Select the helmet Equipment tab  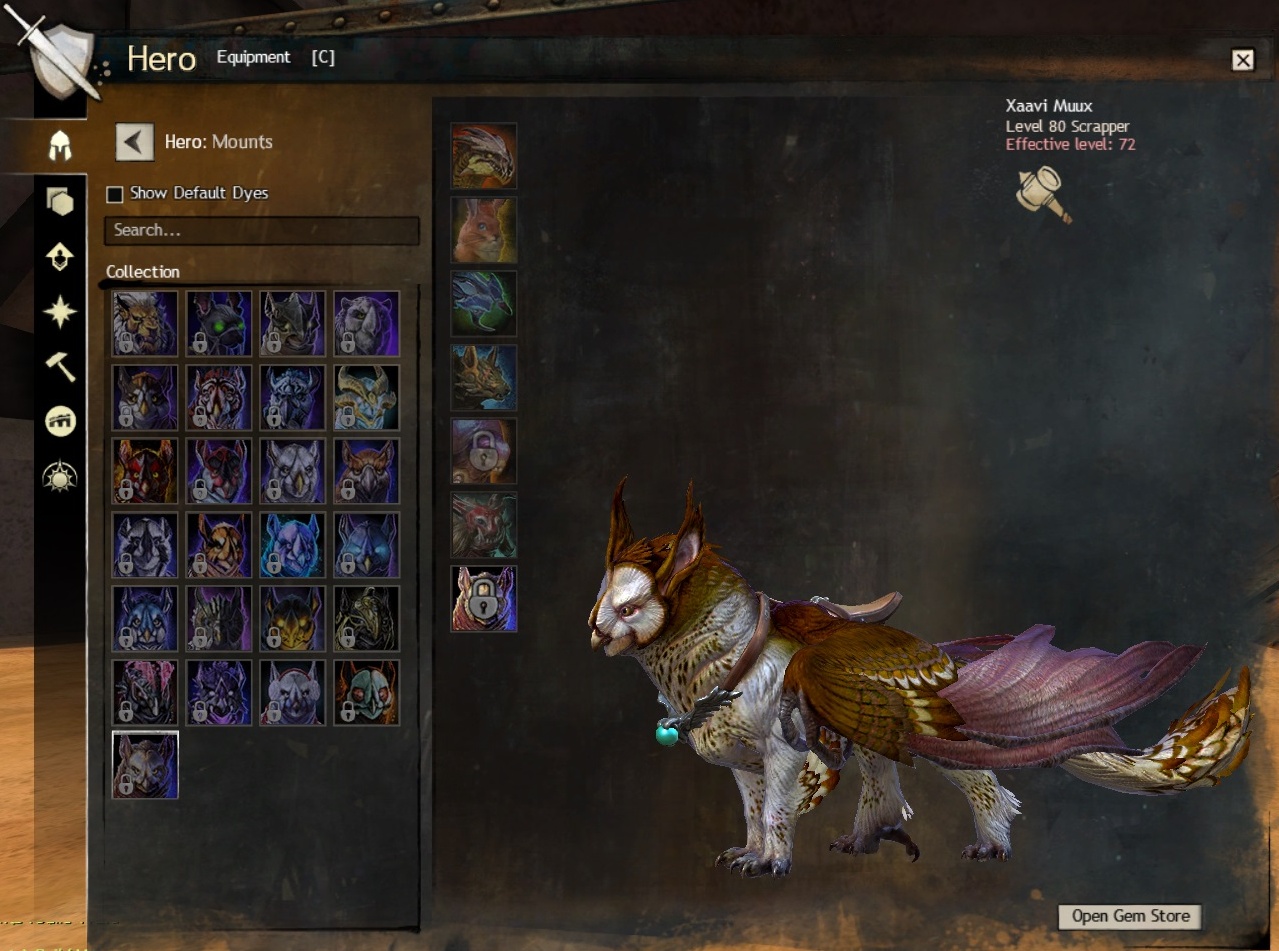click(x=60, y=146)
